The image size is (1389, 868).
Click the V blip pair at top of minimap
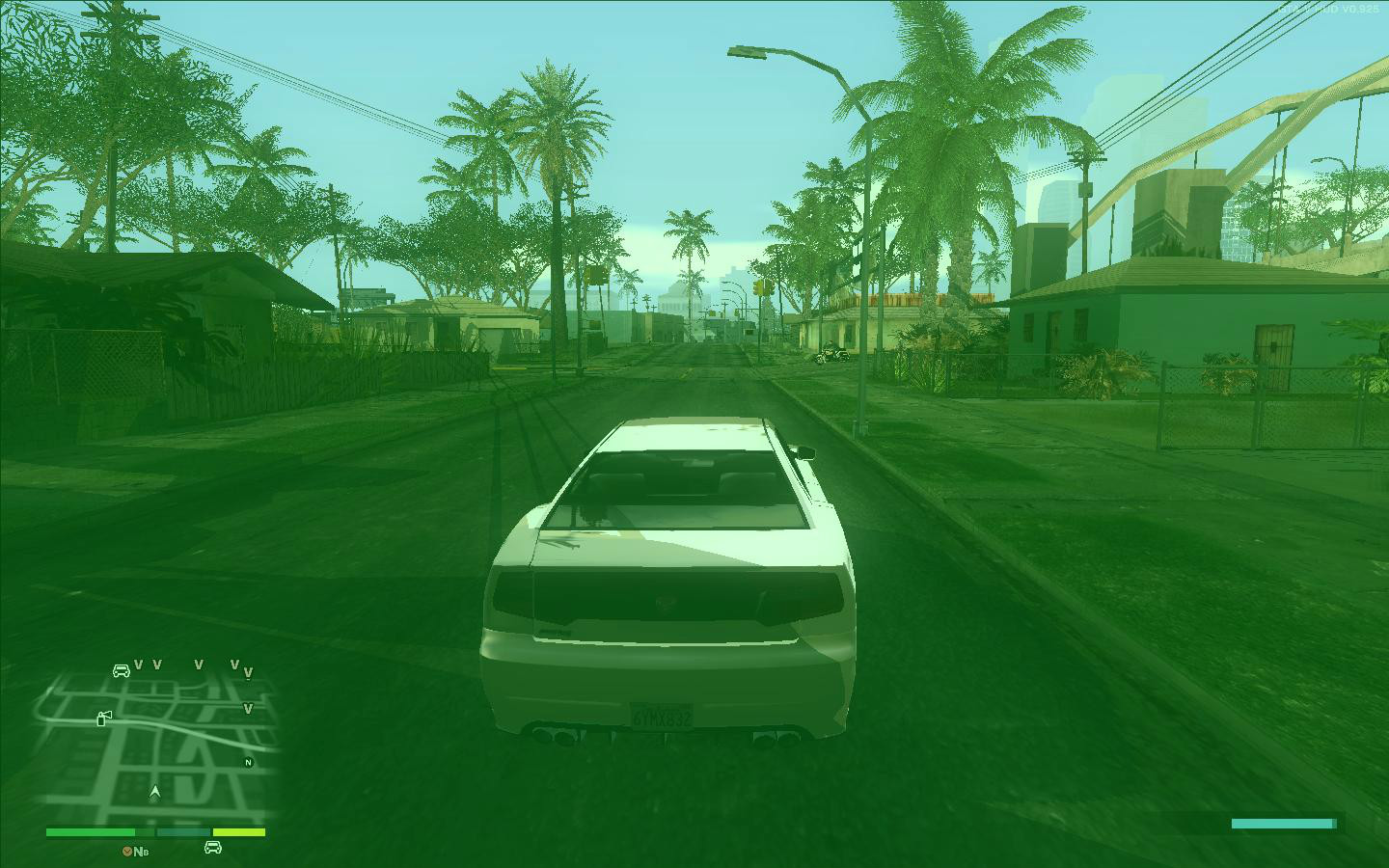click(147, 665)
